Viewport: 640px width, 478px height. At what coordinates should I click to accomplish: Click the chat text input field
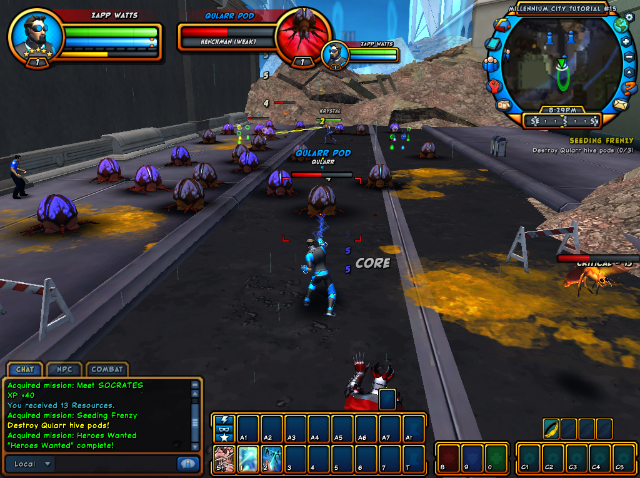click(x=115, y=464)
